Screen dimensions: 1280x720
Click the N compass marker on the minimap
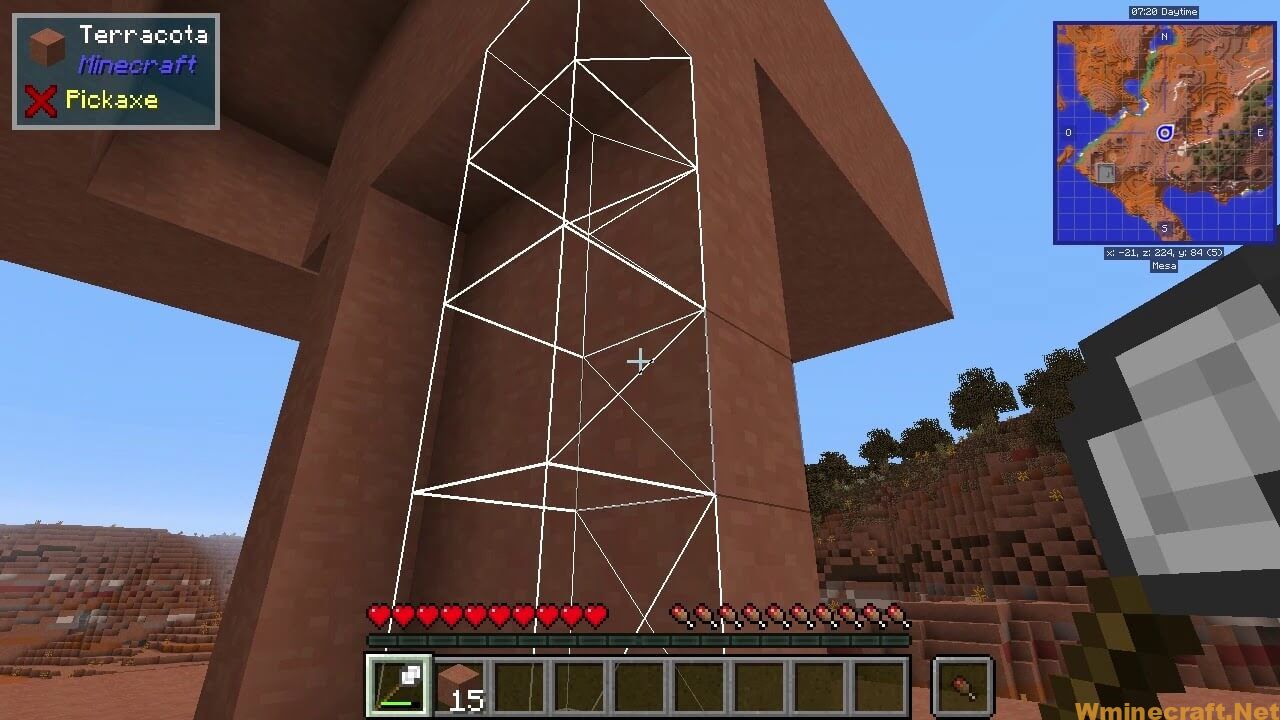click(x=1164, y=38)
